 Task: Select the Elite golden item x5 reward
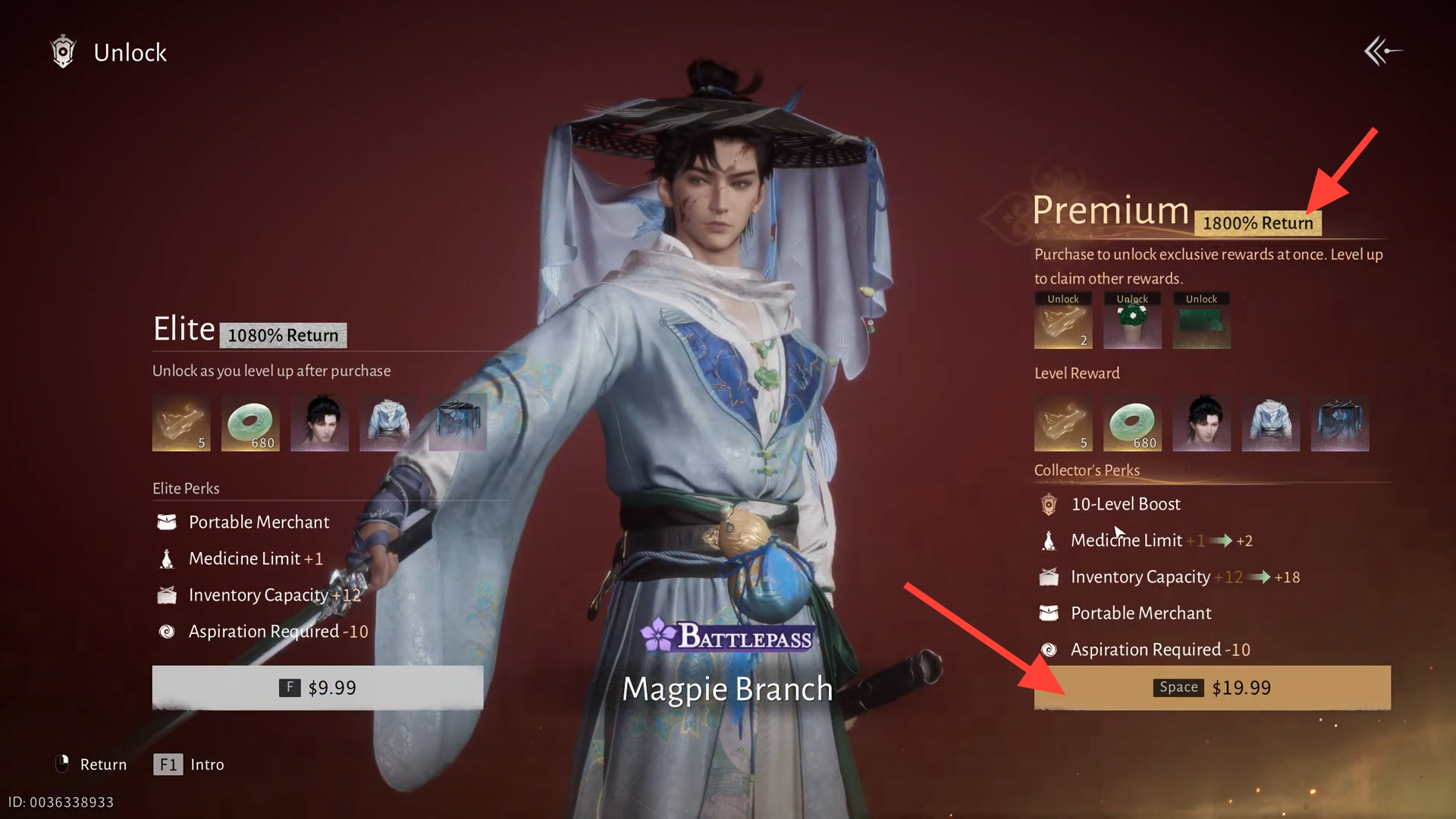(181, 422)
